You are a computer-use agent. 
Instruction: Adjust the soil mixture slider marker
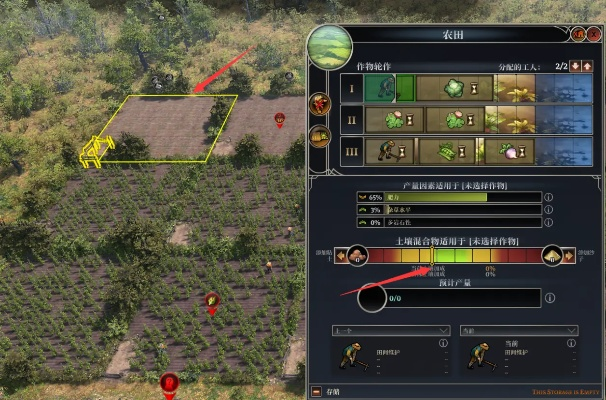pos(430,256)
